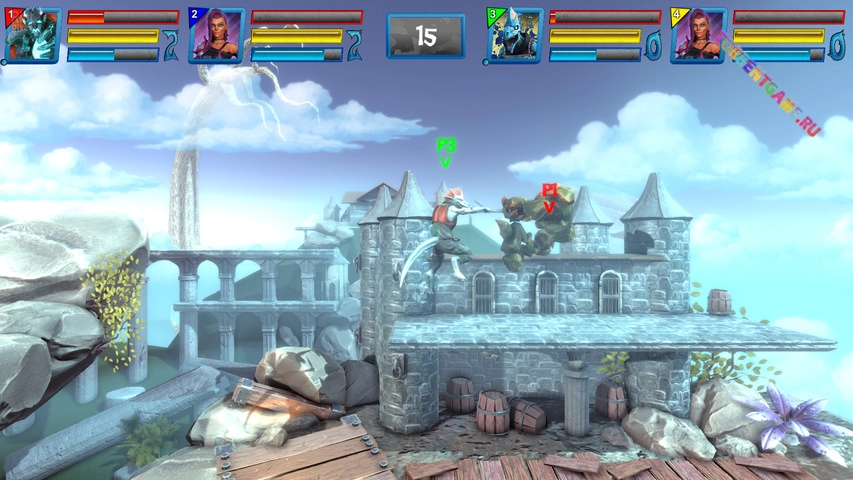Choose Player 3's blue lizard portrait

click(515, 36)
